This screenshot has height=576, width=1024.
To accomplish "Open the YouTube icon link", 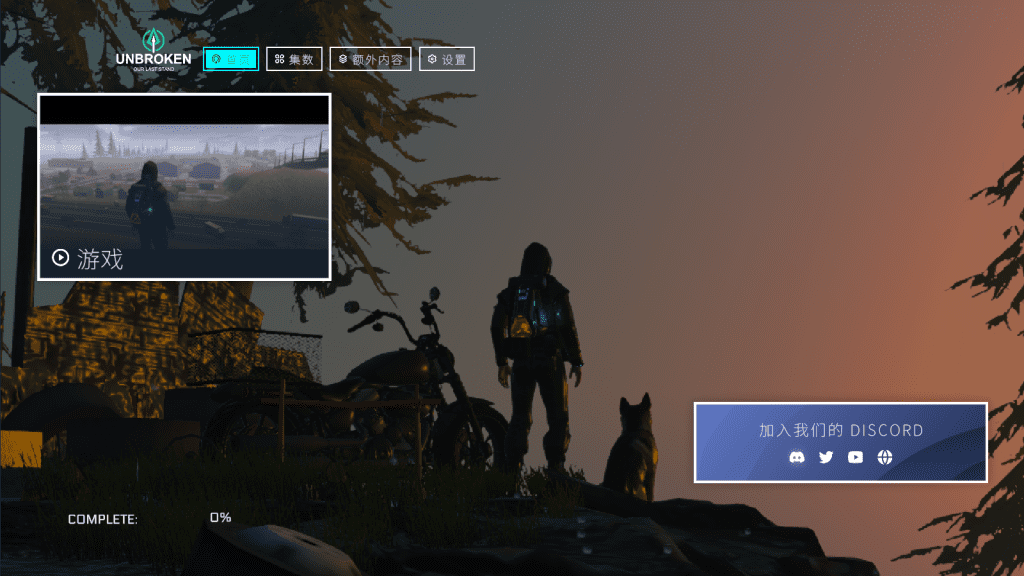I will coord(855,457).
